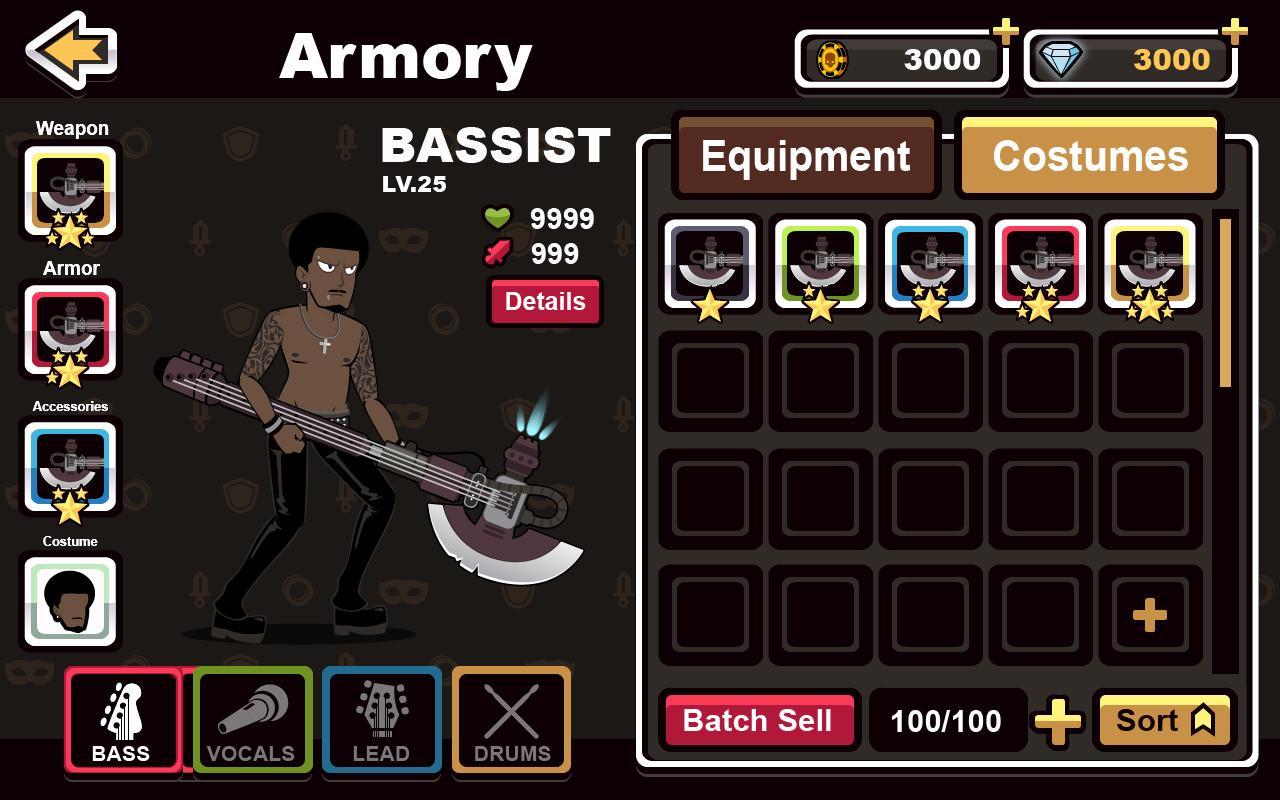This screenshot has height=800, width=1280.
Task: Open the bassist's Details panel
Action: [544, 302]
